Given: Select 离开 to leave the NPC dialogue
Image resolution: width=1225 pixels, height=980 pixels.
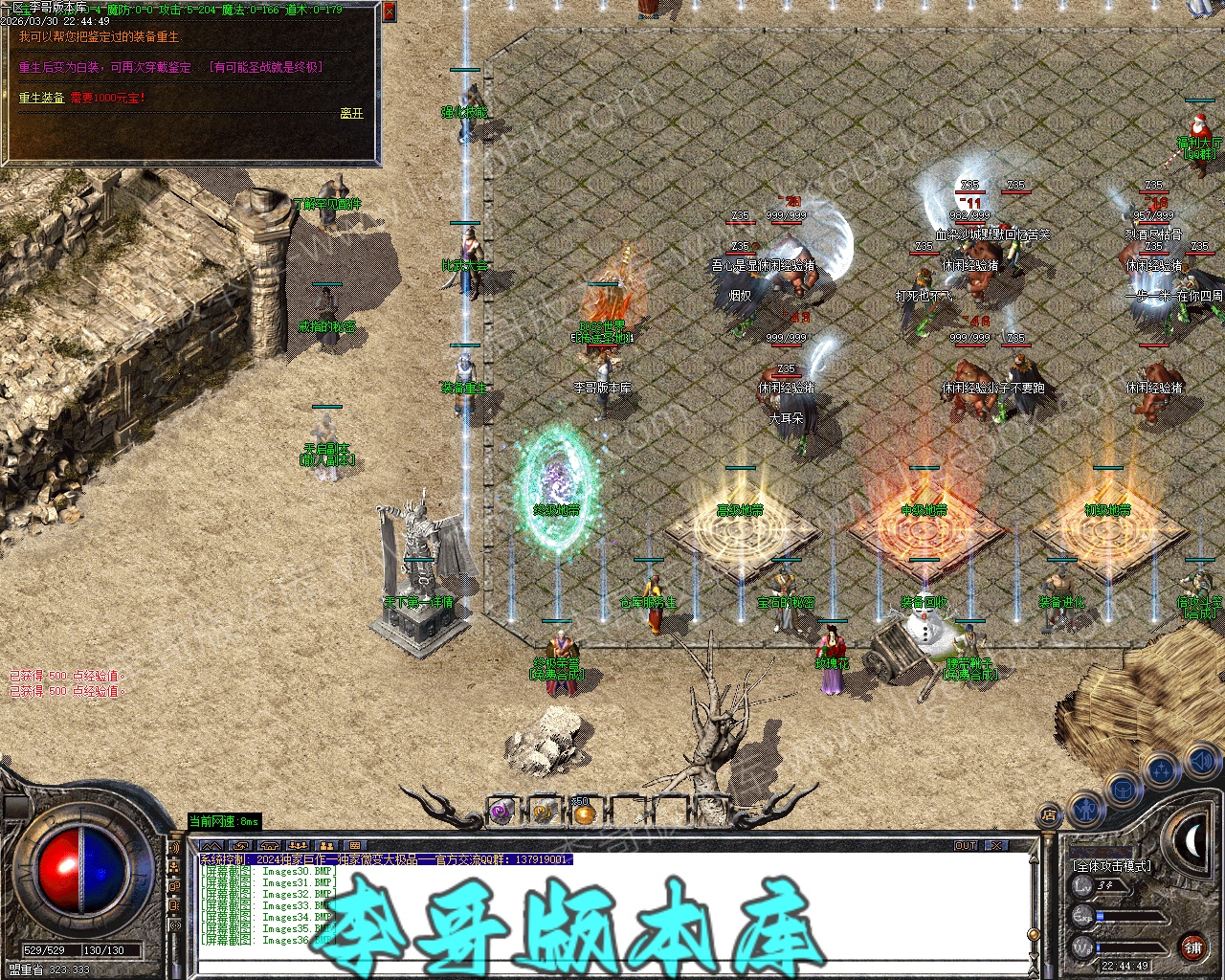Looking at the screenshot, I should point(351,113).
